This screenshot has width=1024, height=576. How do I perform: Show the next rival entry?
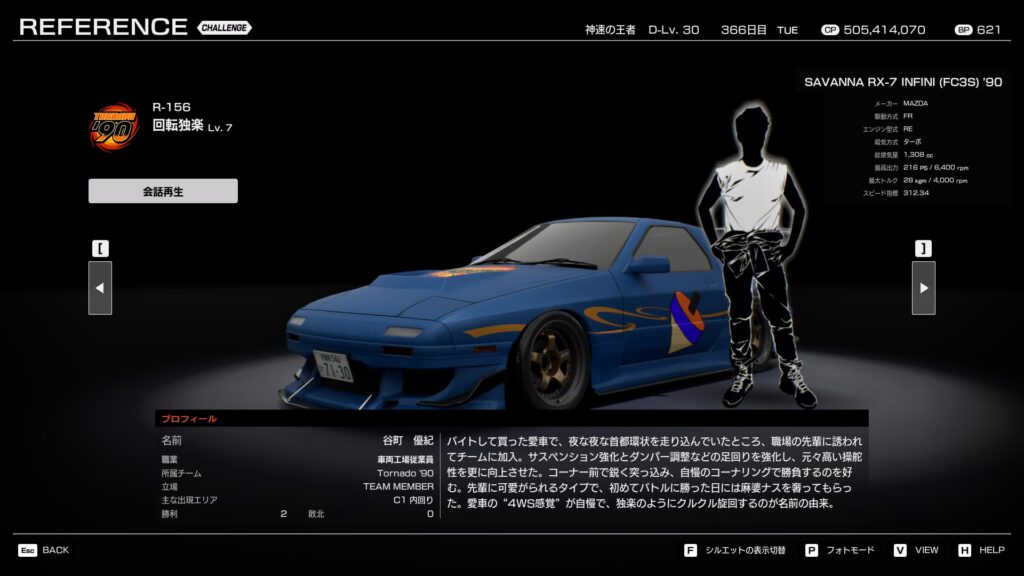[x=923, y=288]
